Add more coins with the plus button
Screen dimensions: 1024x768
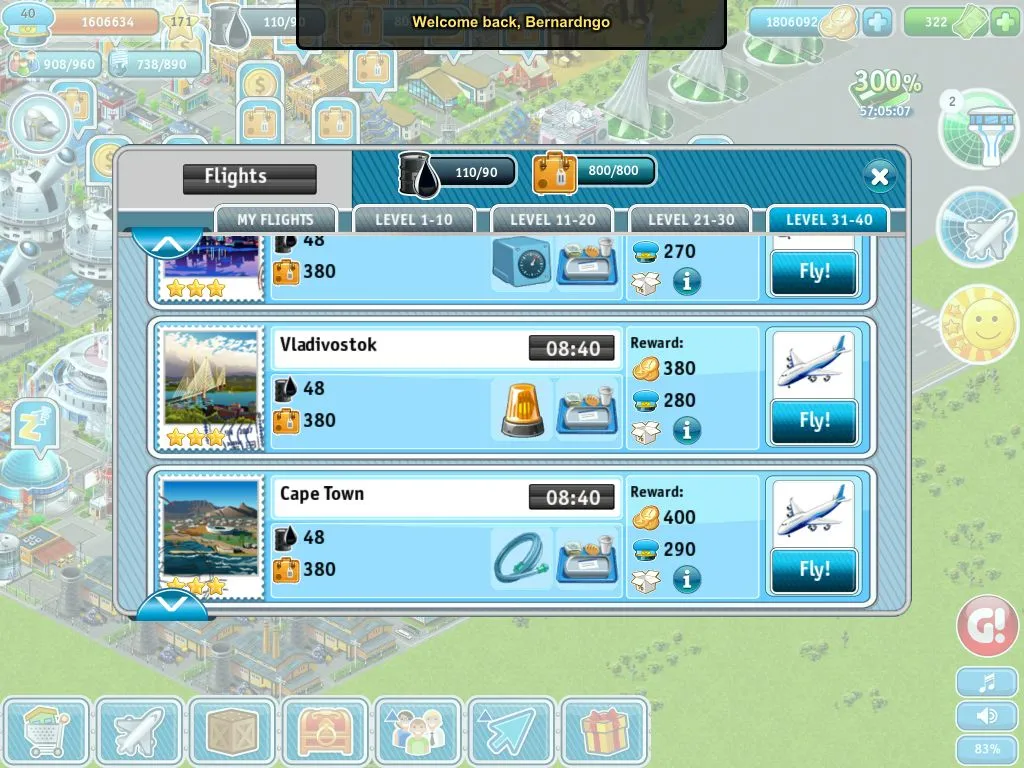click(x=876, y=22)
